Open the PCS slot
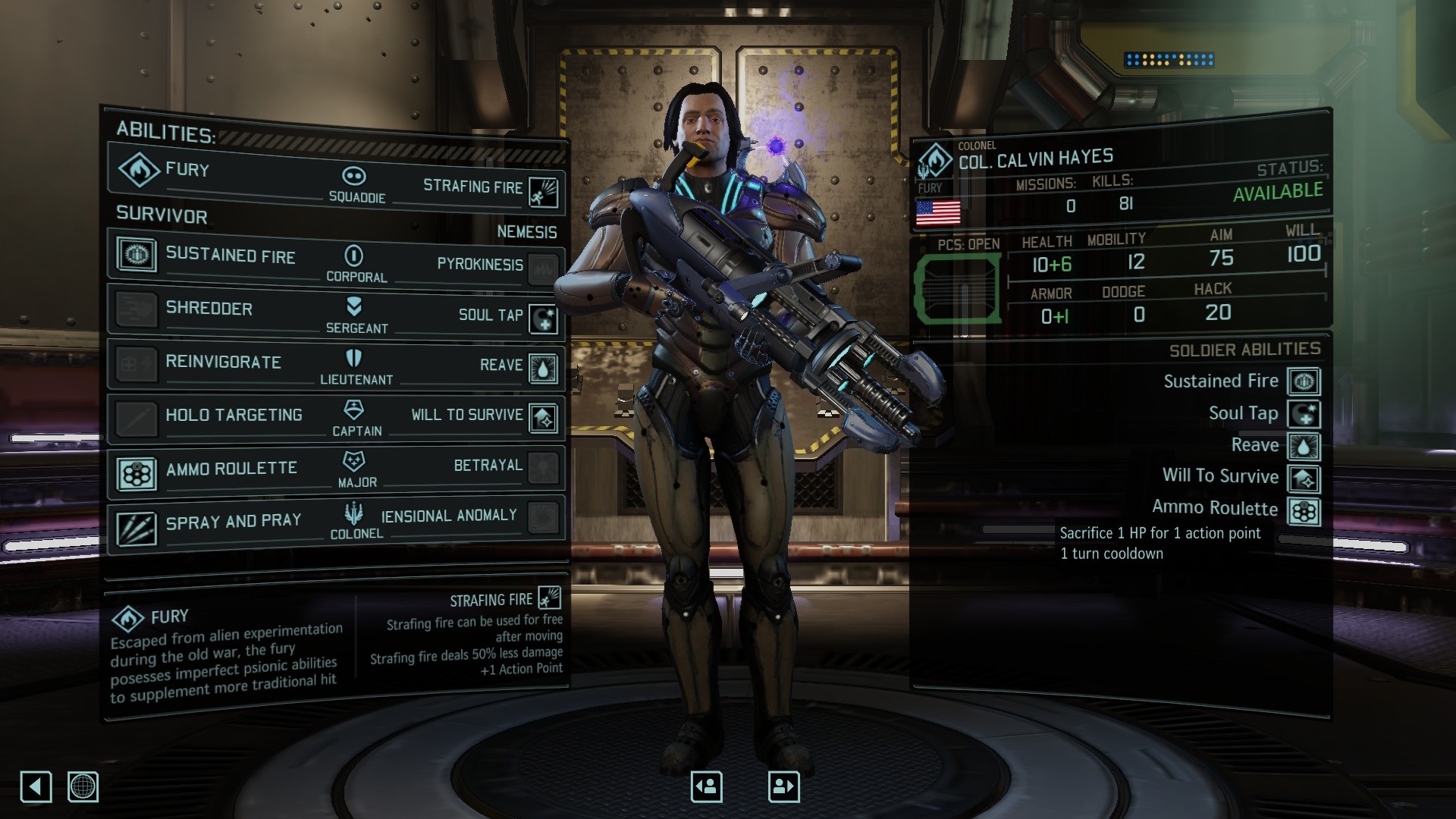 pos(958,288)
